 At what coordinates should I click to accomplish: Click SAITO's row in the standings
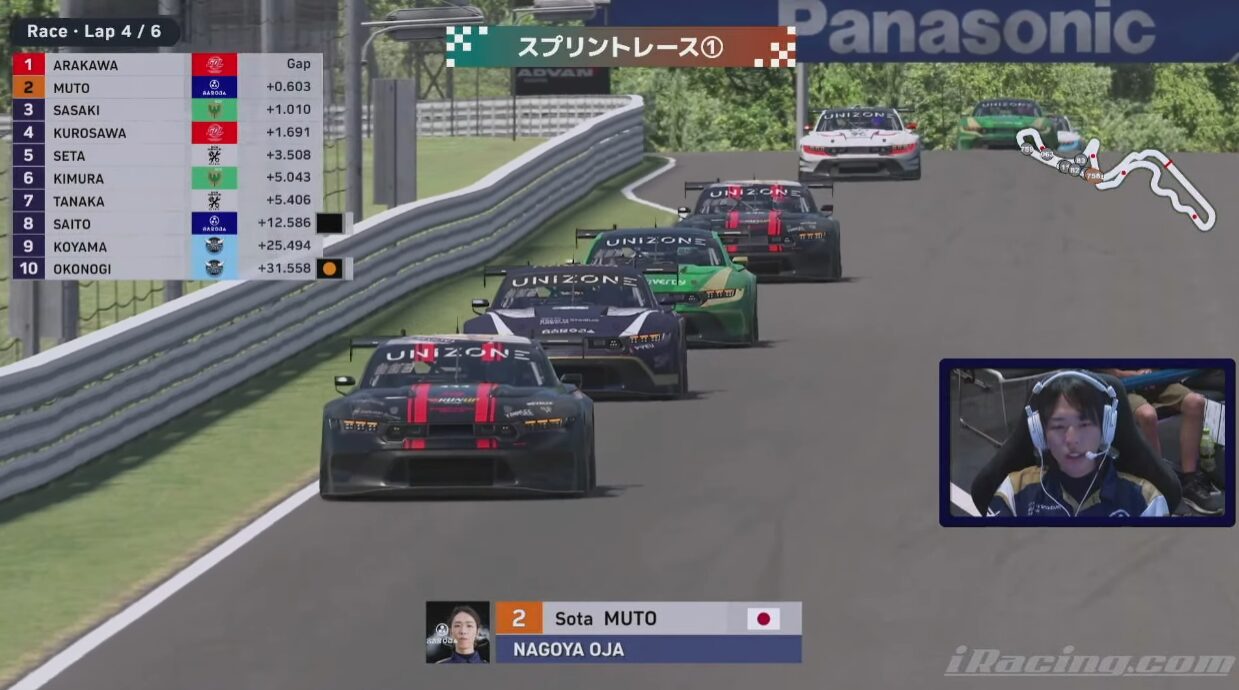click(x=167, y=224)
